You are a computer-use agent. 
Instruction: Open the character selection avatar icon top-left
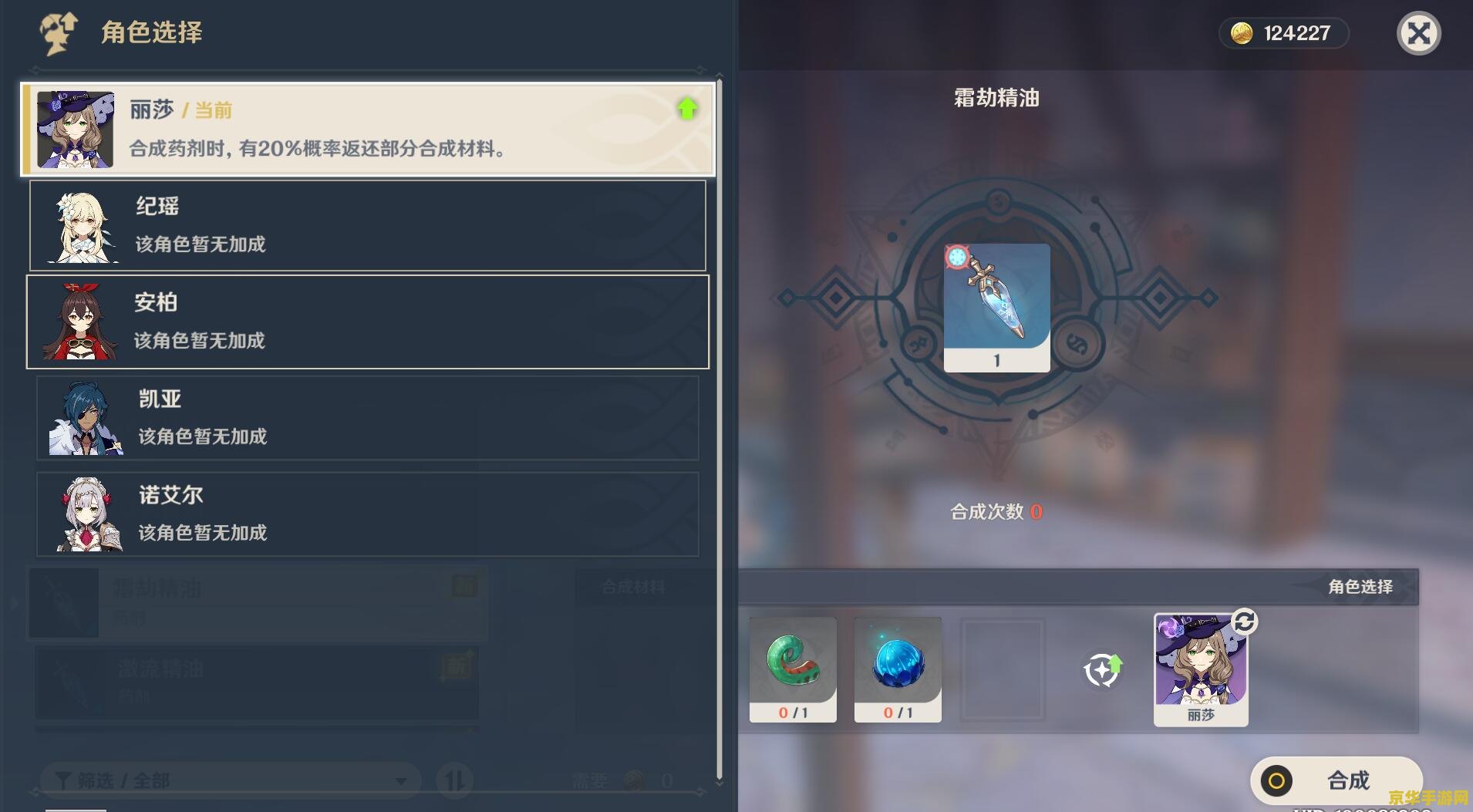(60, 32)
